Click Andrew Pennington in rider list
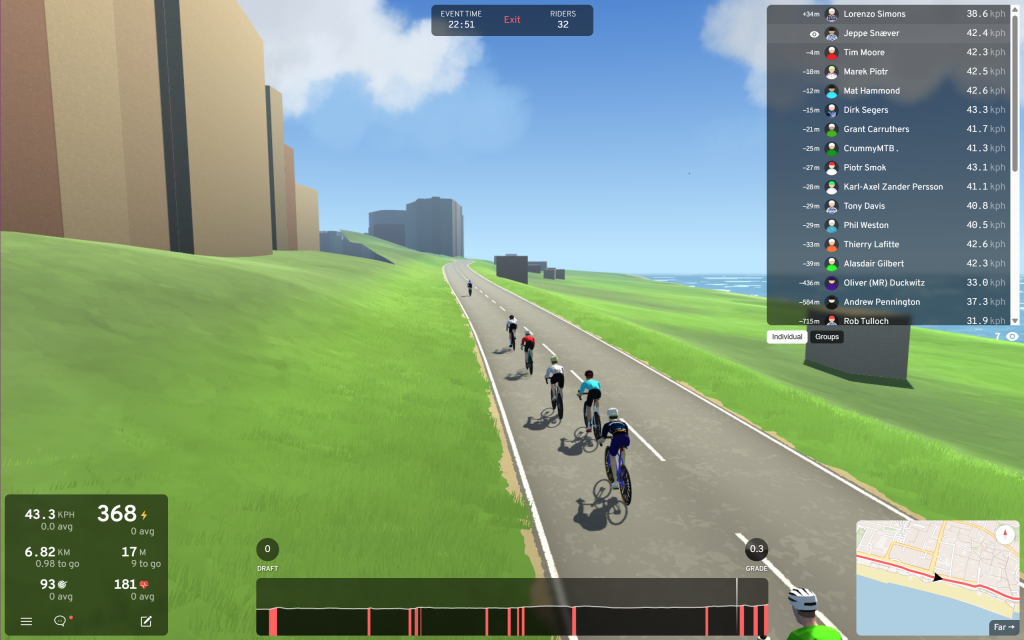The width and height of the screenshot is (1024, 640). tap(883, 301)
